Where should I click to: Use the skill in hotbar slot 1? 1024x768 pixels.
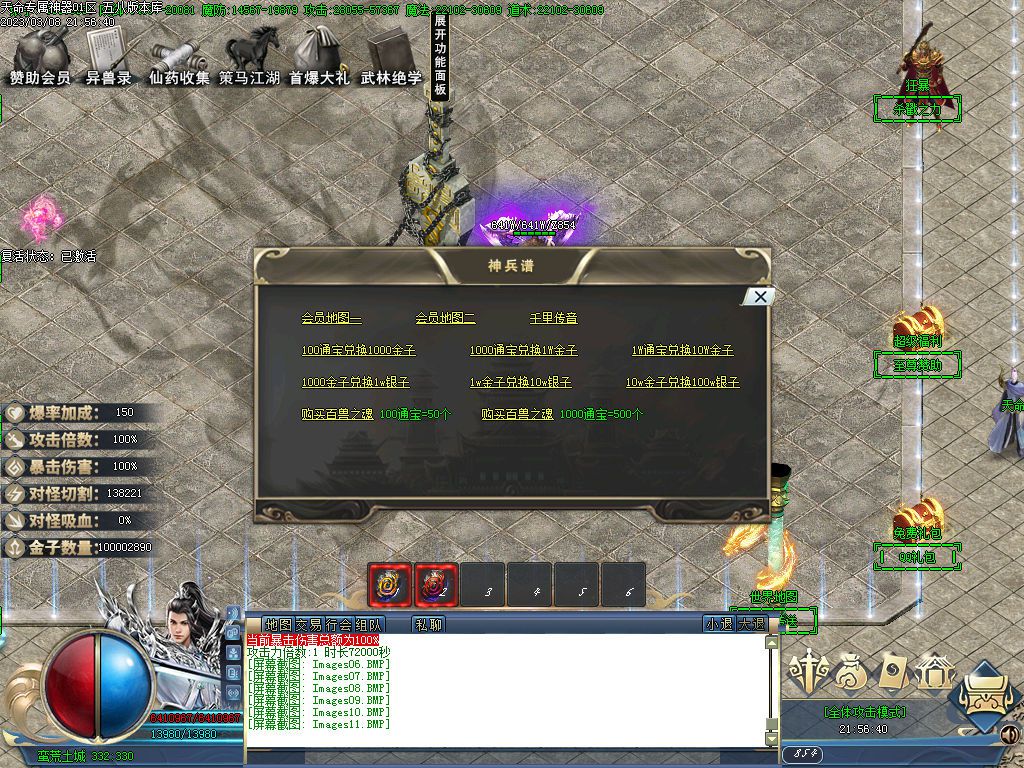tap(390, 585)
